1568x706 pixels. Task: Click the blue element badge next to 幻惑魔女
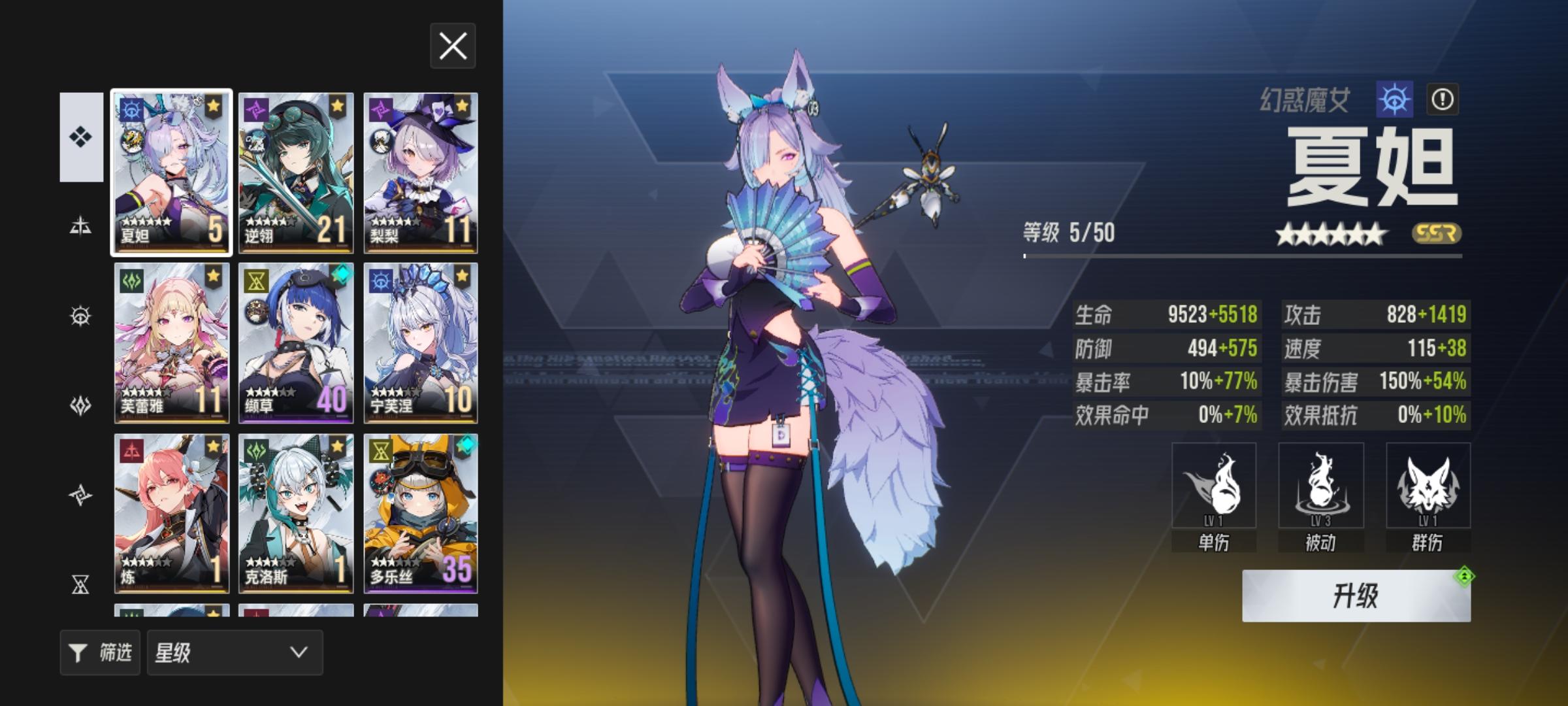click(1395, 101)
